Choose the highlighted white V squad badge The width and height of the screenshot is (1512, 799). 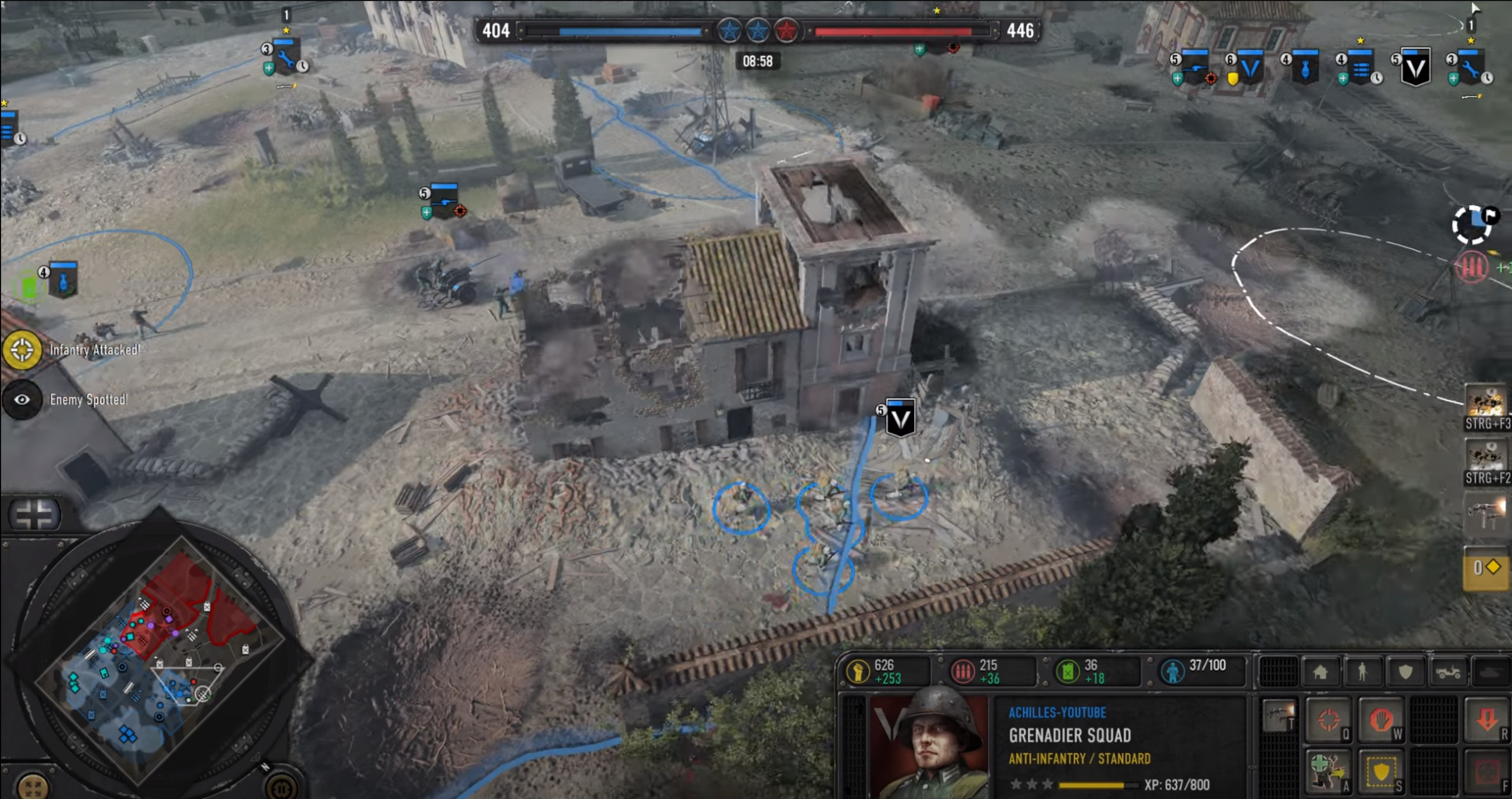click(x=1415, y=68)
